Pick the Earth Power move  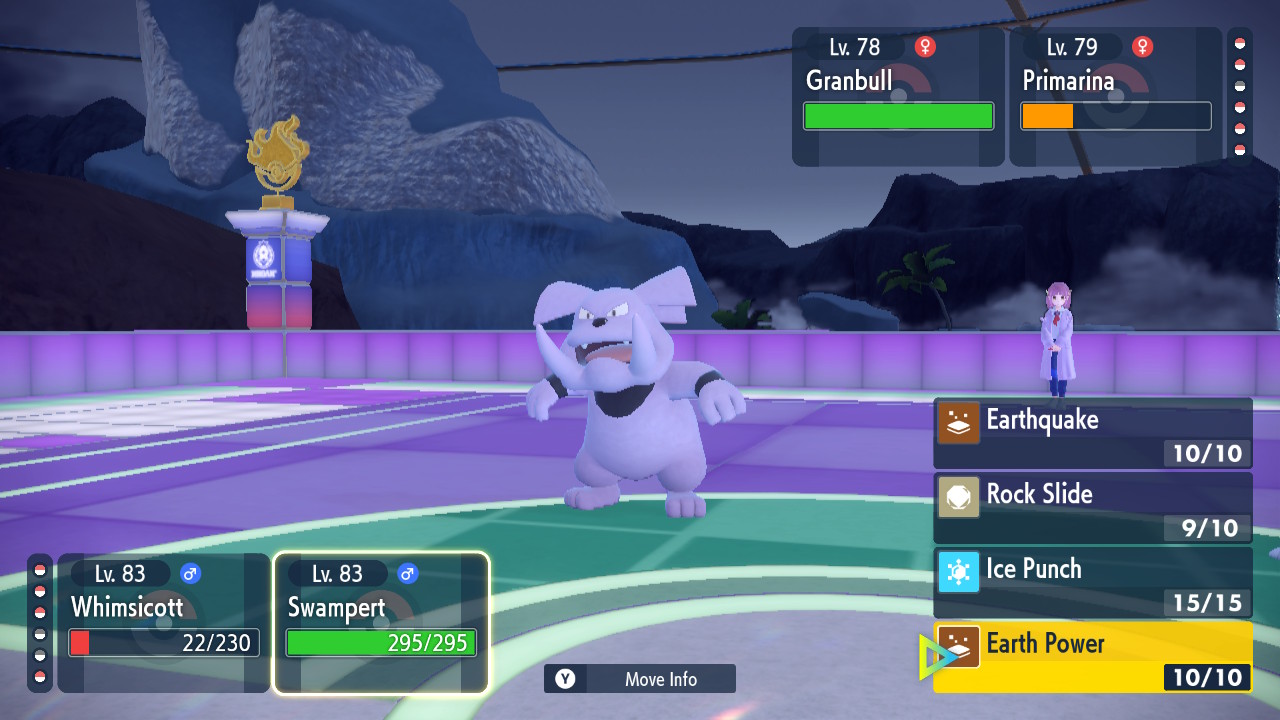click(x=1092, y=656)
